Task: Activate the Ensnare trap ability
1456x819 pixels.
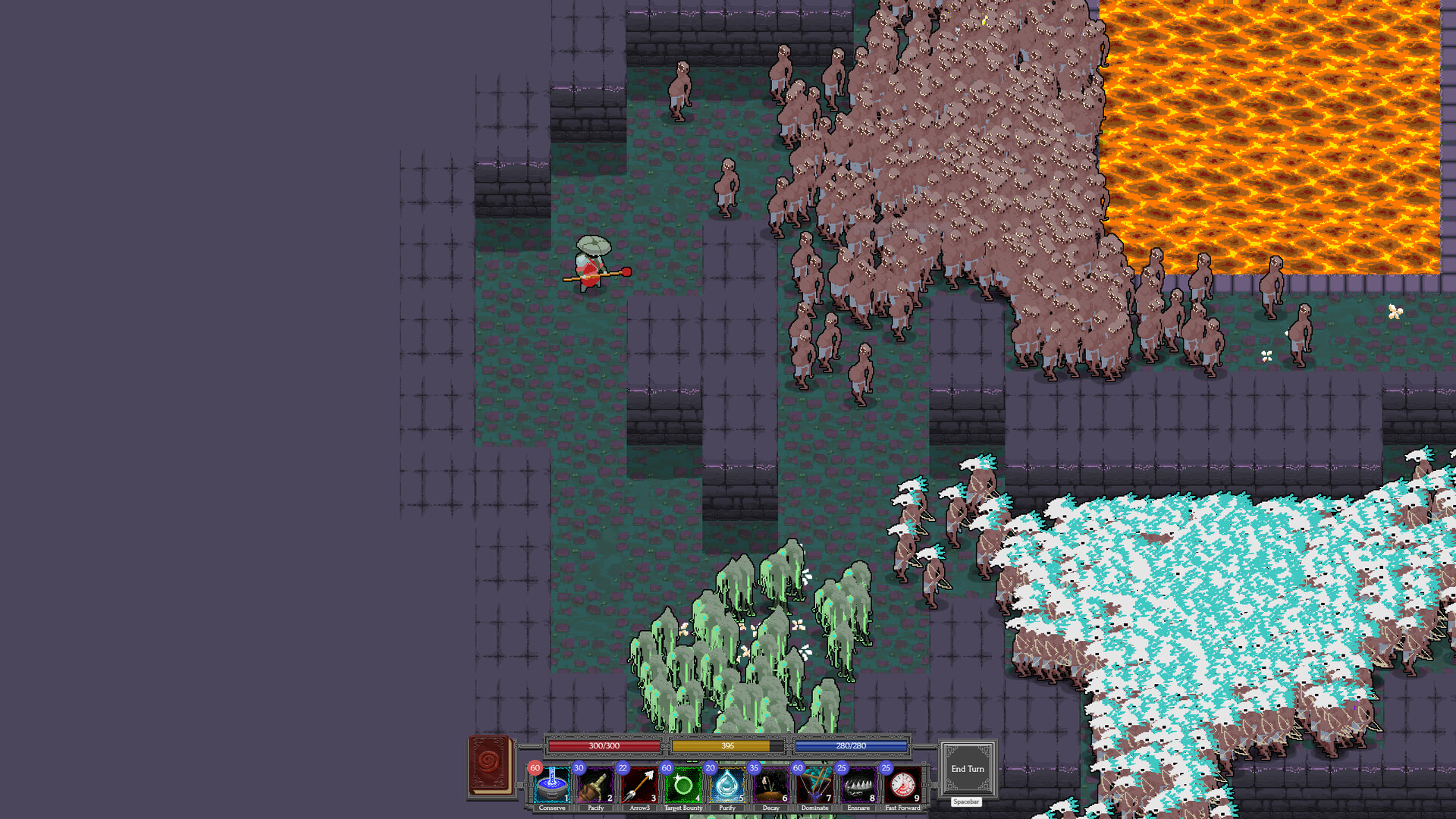Action: [x=858, y=786]
